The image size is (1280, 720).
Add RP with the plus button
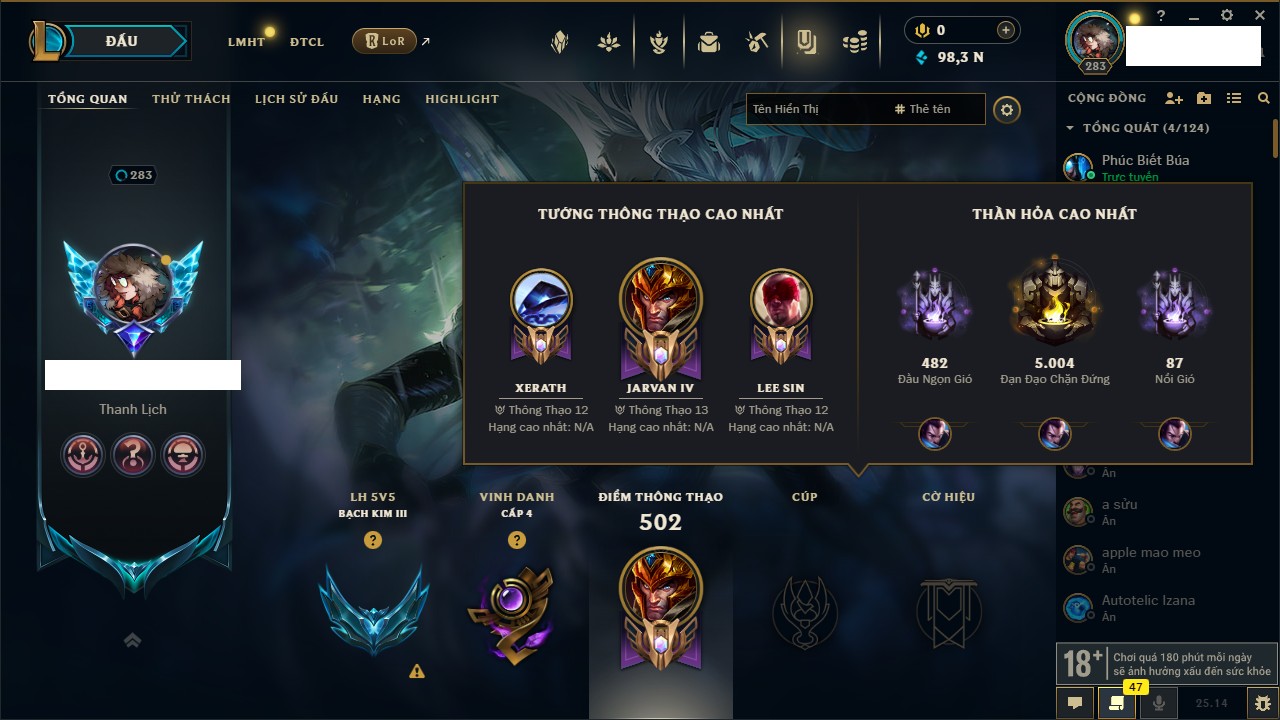coord(1006,30)
